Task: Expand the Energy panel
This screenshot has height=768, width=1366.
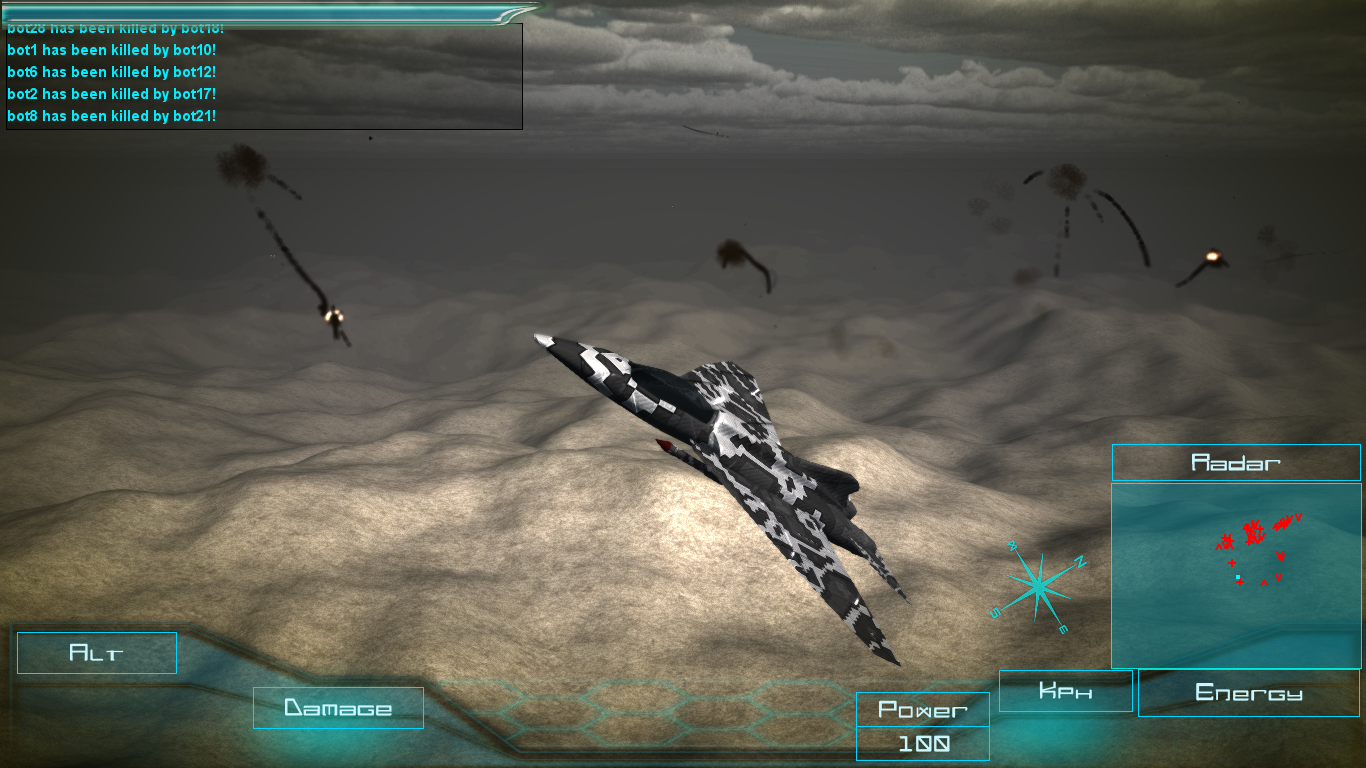Action: click(x=1248, y=691)
